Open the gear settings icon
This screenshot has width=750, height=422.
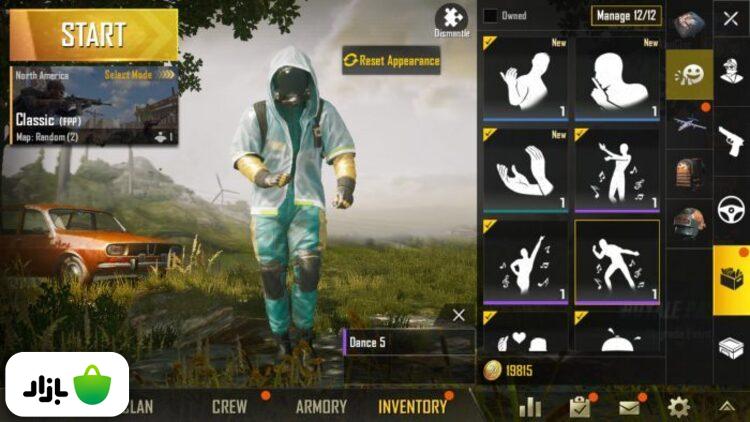click(x=679, y=407)
